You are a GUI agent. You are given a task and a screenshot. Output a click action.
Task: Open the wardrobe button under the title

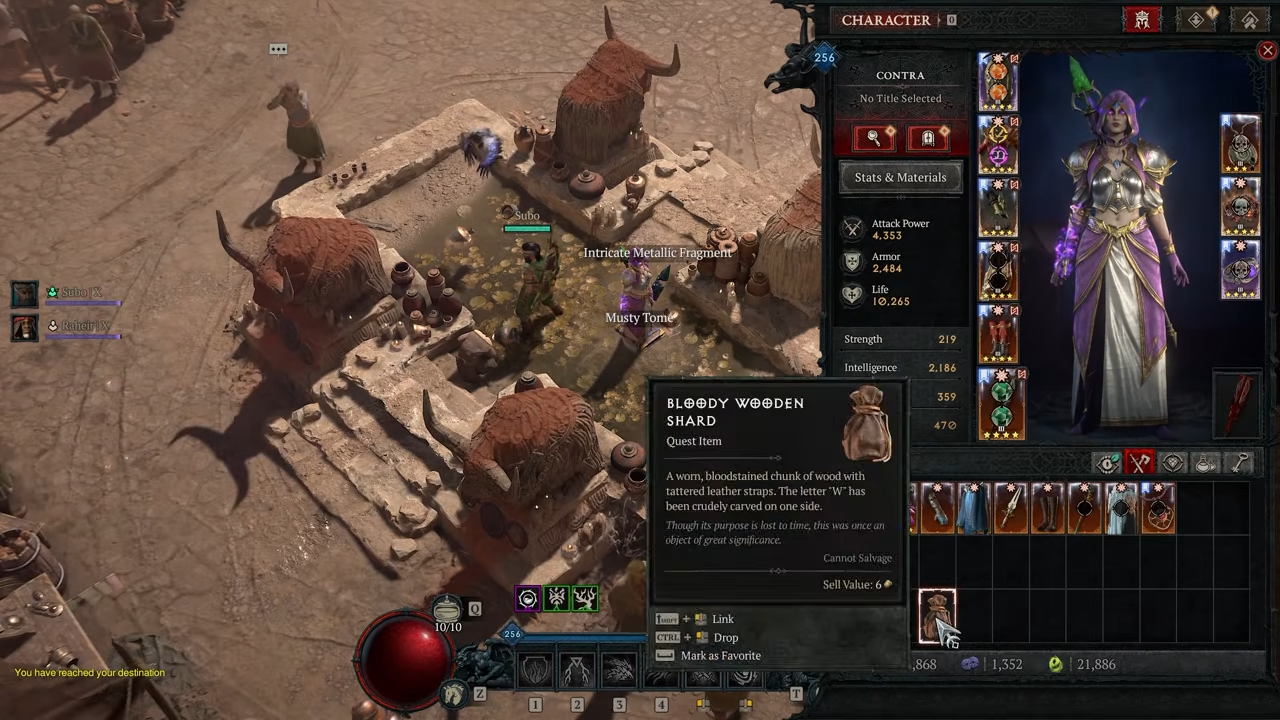(927, 138)
